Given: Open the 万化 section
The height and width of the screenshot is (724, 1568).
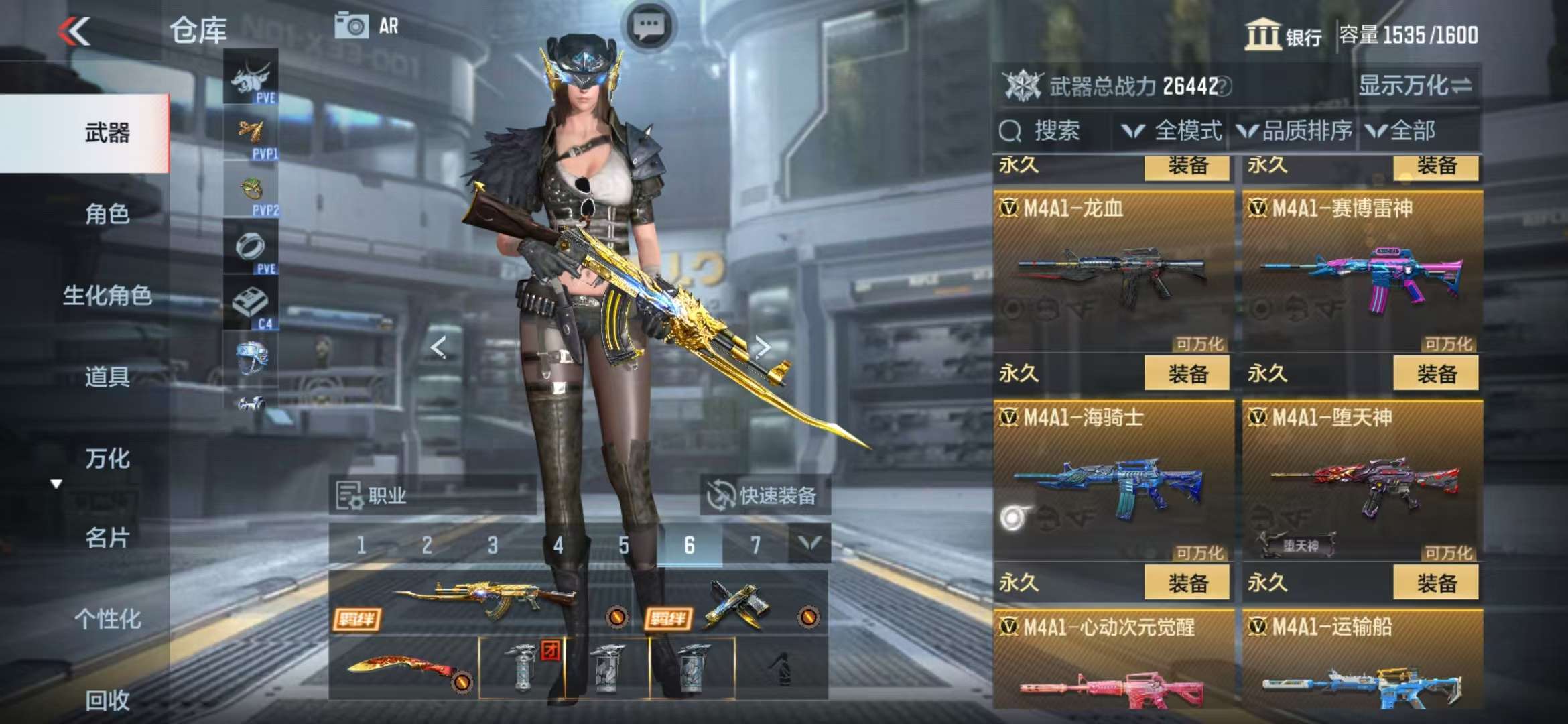Looking at the screenshot, I should pyautogui.click(x=107, y=459).
